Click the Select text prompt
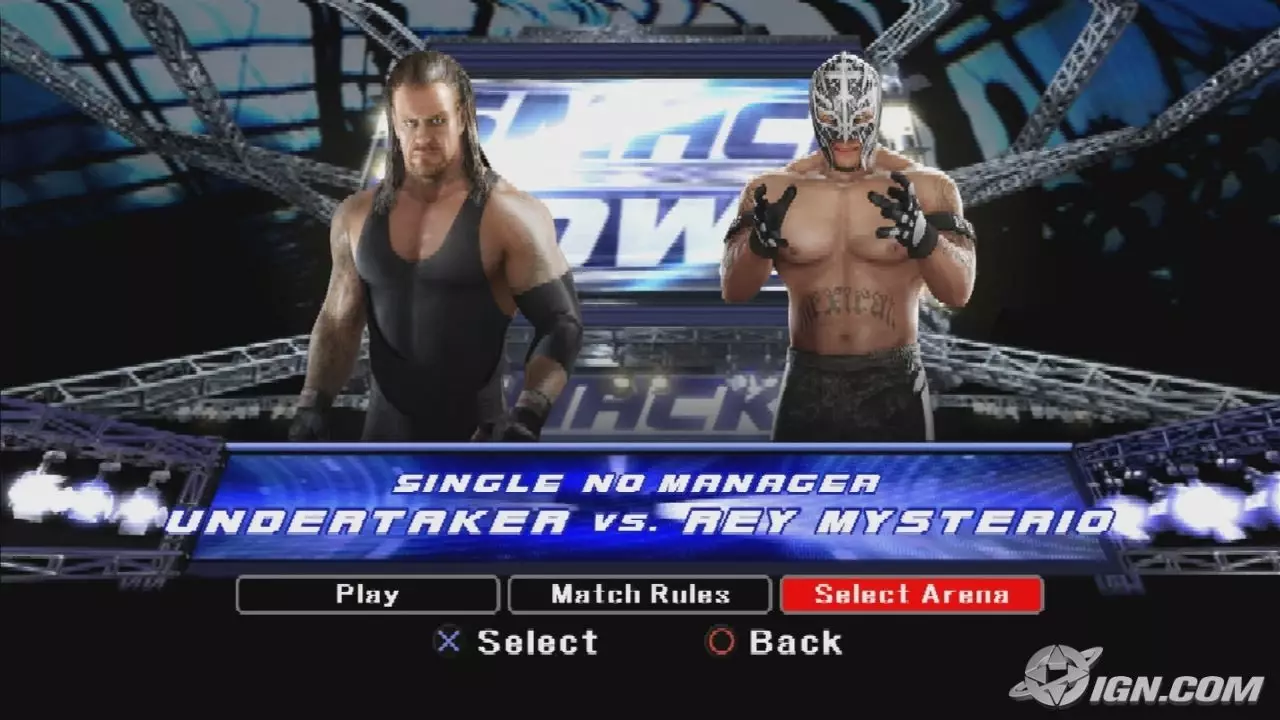The width and height of the screenshot is (1280, 720). point(537,643)
